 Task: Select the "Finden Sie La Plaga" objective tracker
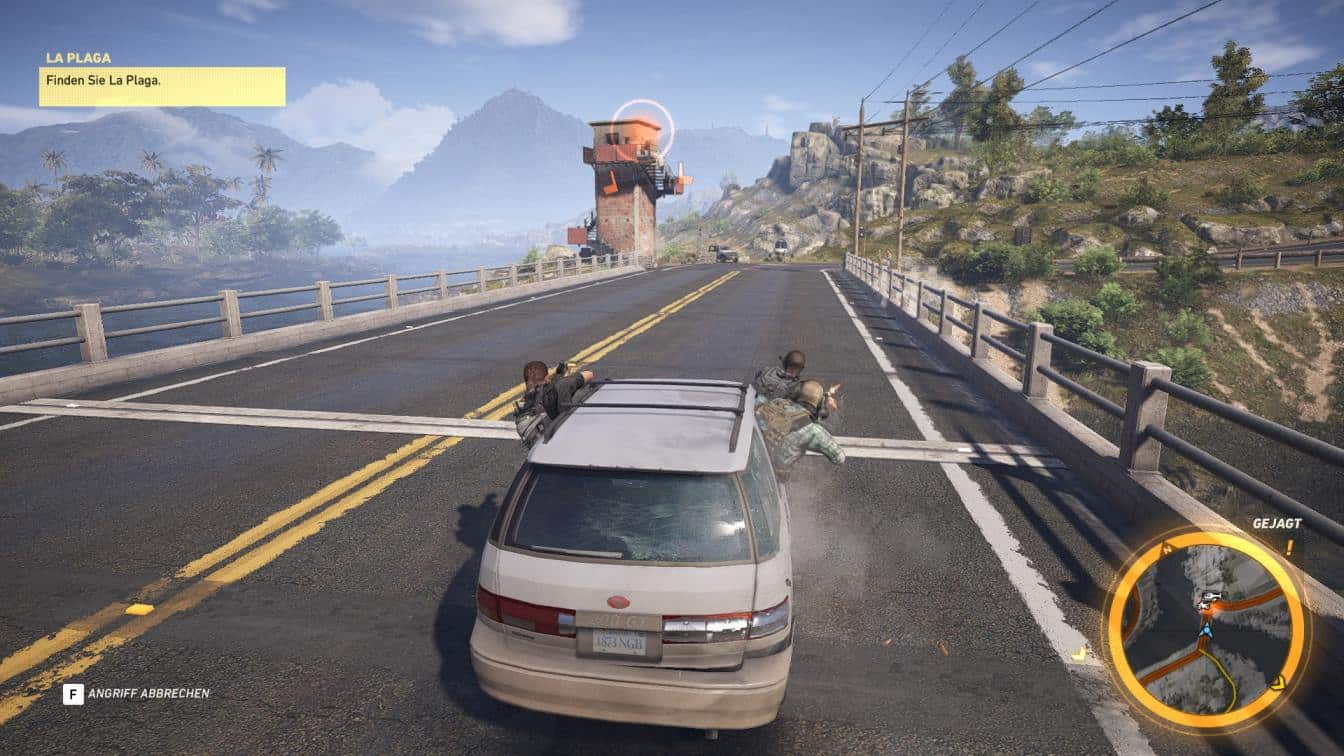click(162, 86)
